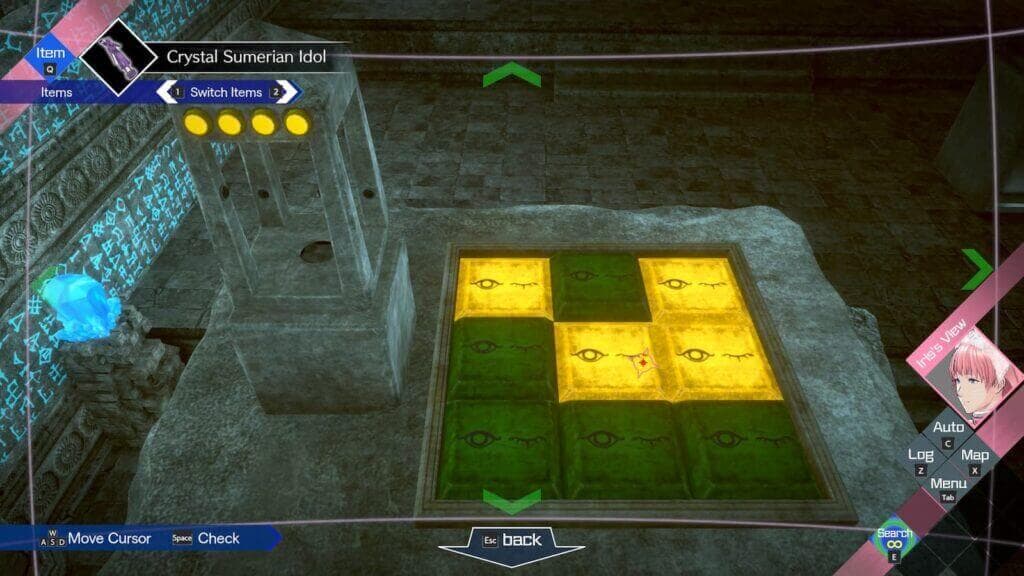The height and width of the screenshot is (576, 1024).
Task: Turn view with green right arrow
Action: pyautogui.click(x=976, y=269)
